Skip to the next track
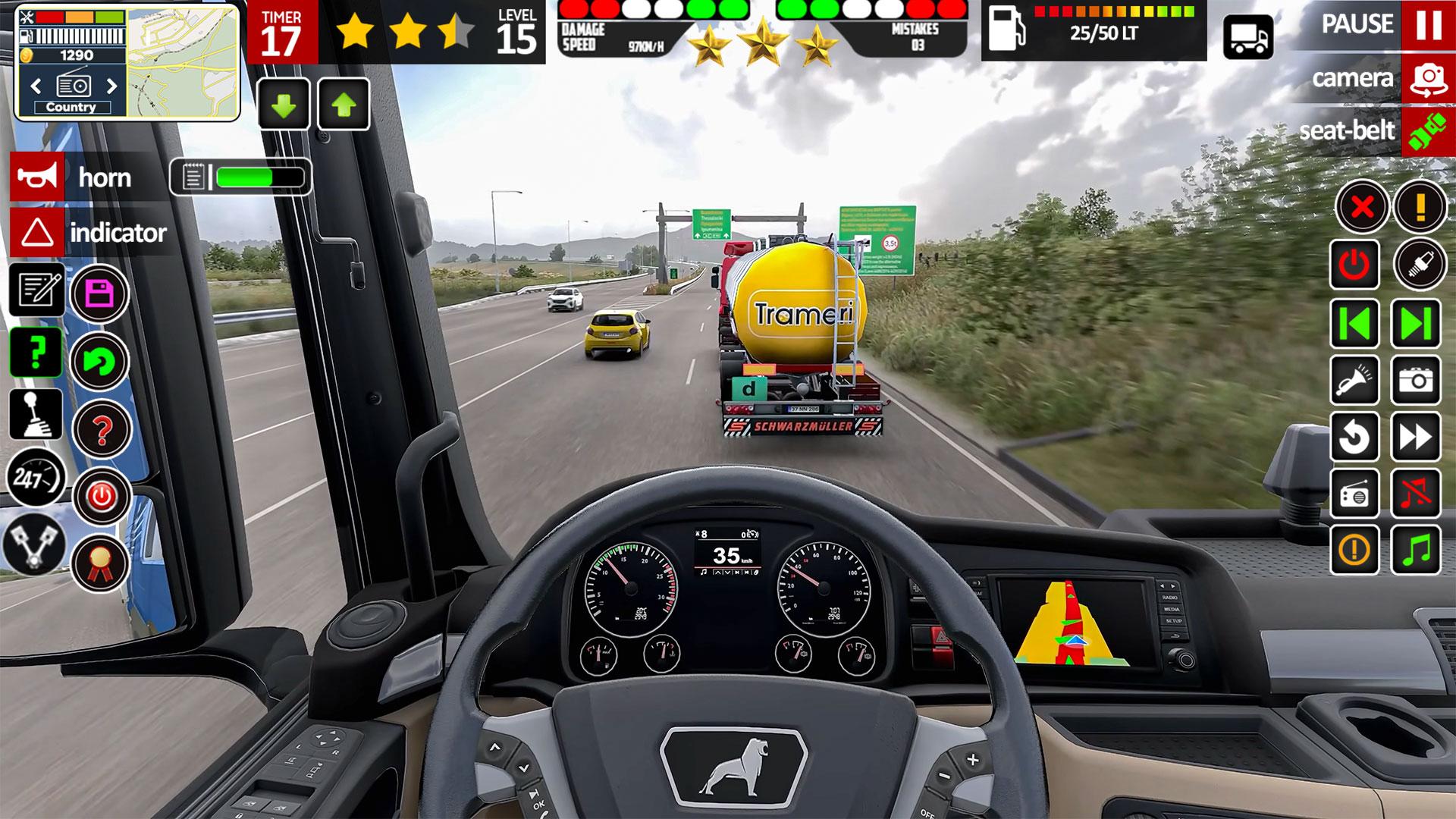Viewport: 1456px width, 819px height. pyautogui.click(x=1416, y=324)
